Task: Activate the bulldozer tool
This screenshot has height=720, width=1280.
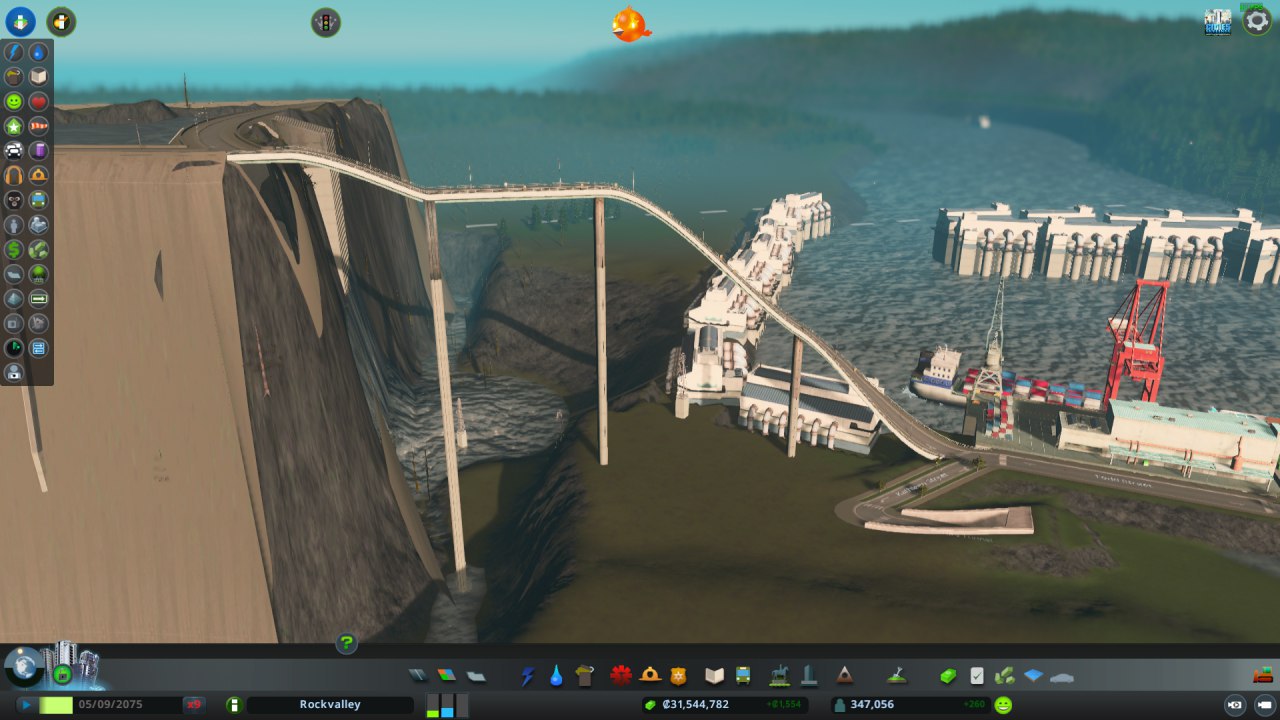Action: coord(1262,675)
